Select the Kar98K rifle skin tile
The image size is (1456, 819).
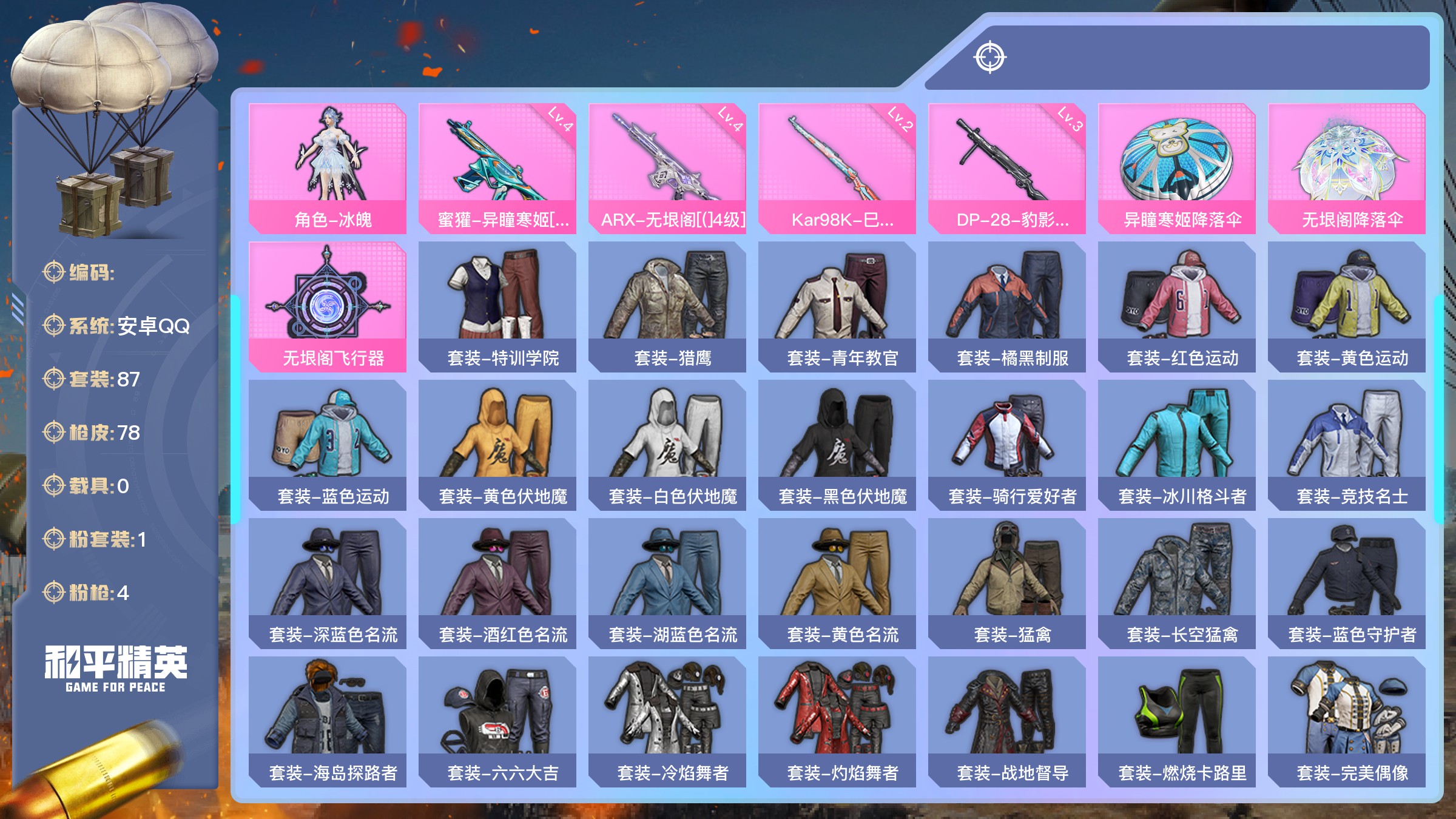837,168
